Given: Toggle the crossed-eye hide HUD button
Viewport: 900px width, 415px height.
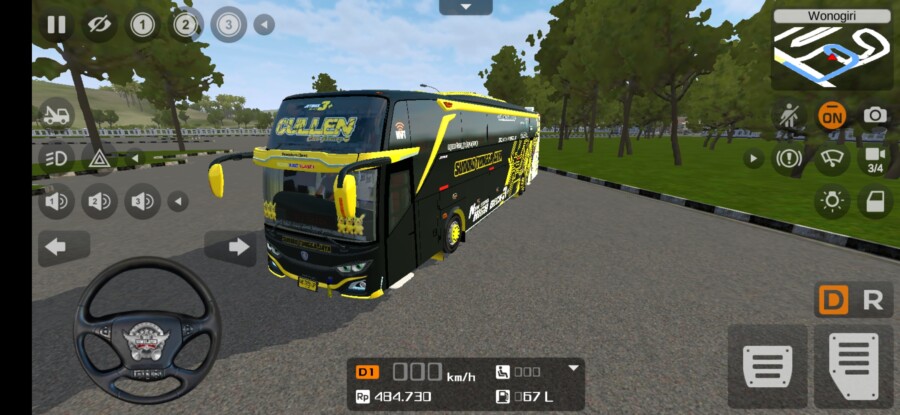Looking at the screenshot, I should click(x=98, y=24).
